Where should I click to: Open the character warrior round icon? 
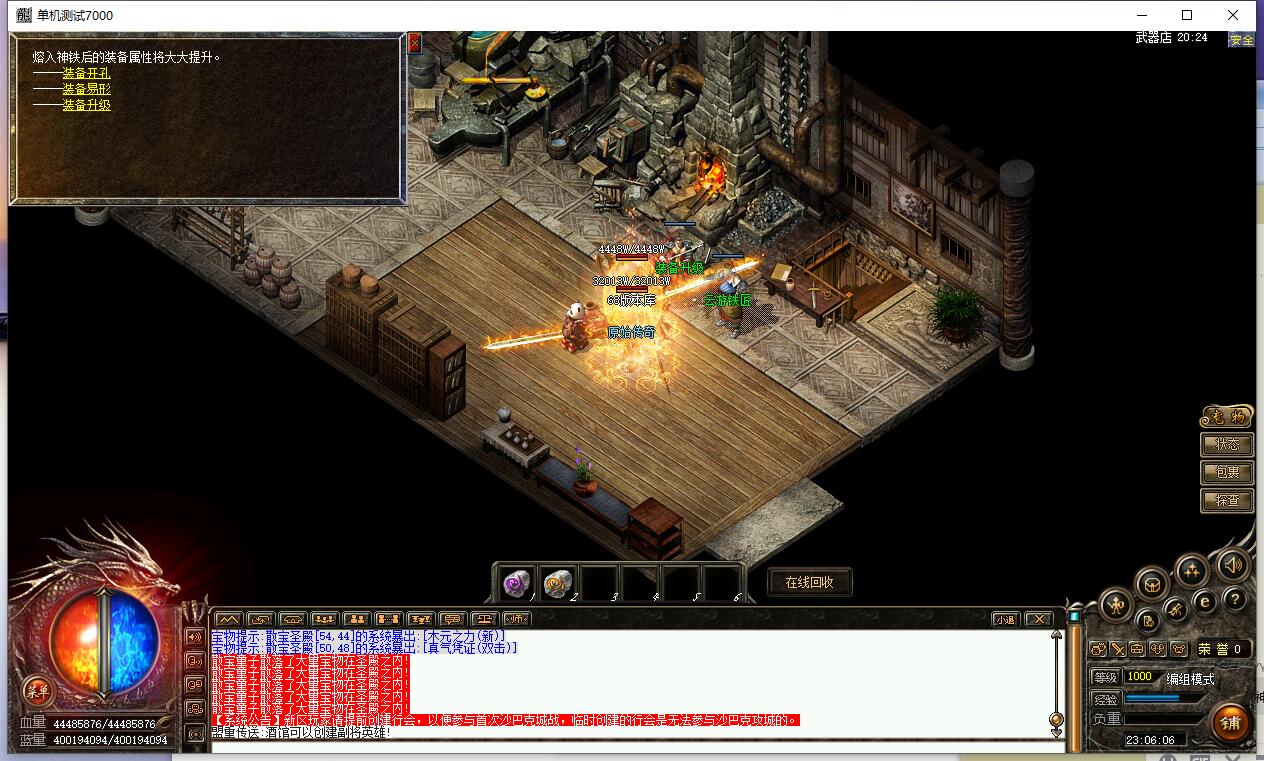[x=1116, y=604]
